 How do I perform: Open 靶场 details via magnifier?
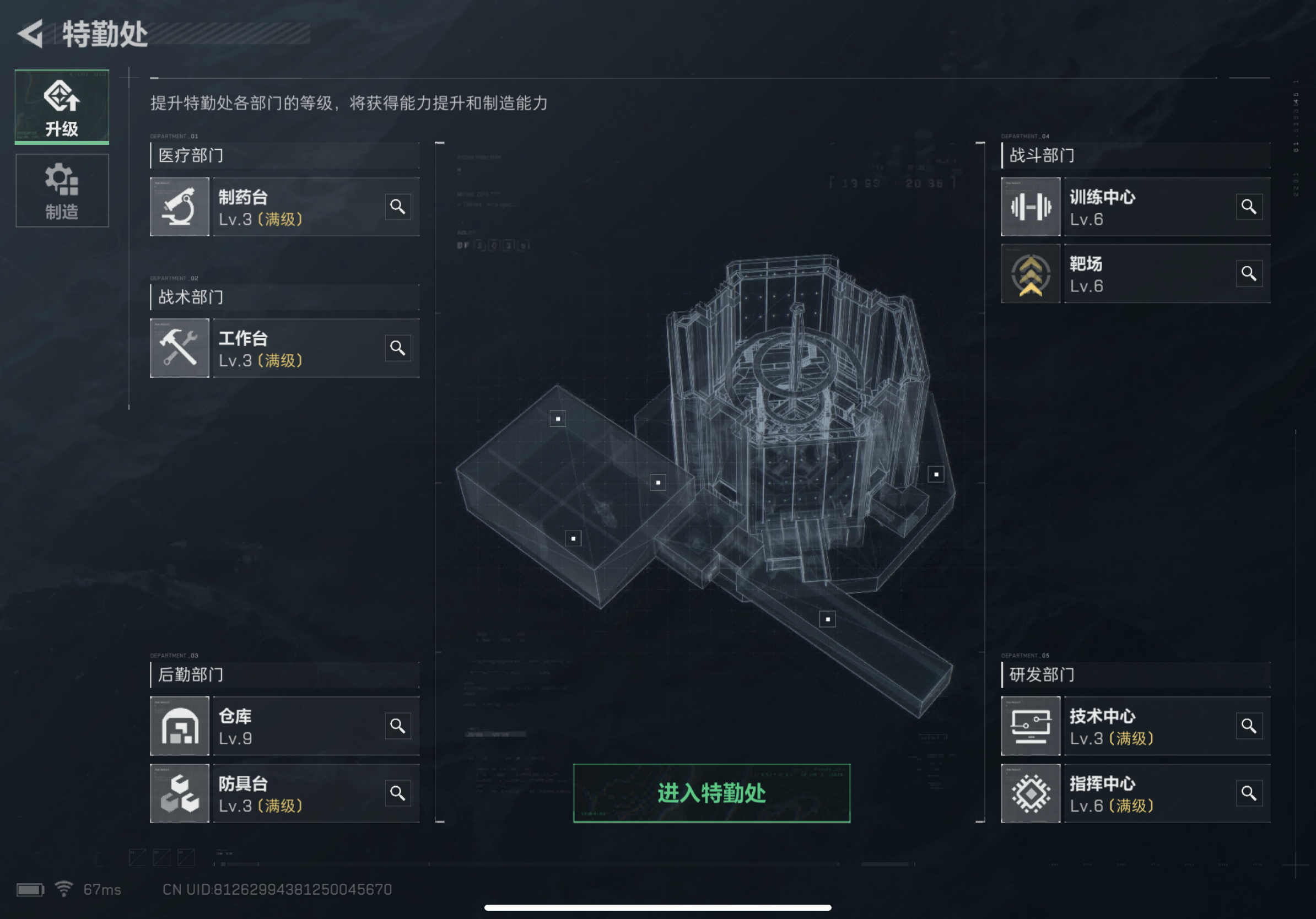click(x=1249, y=273)
